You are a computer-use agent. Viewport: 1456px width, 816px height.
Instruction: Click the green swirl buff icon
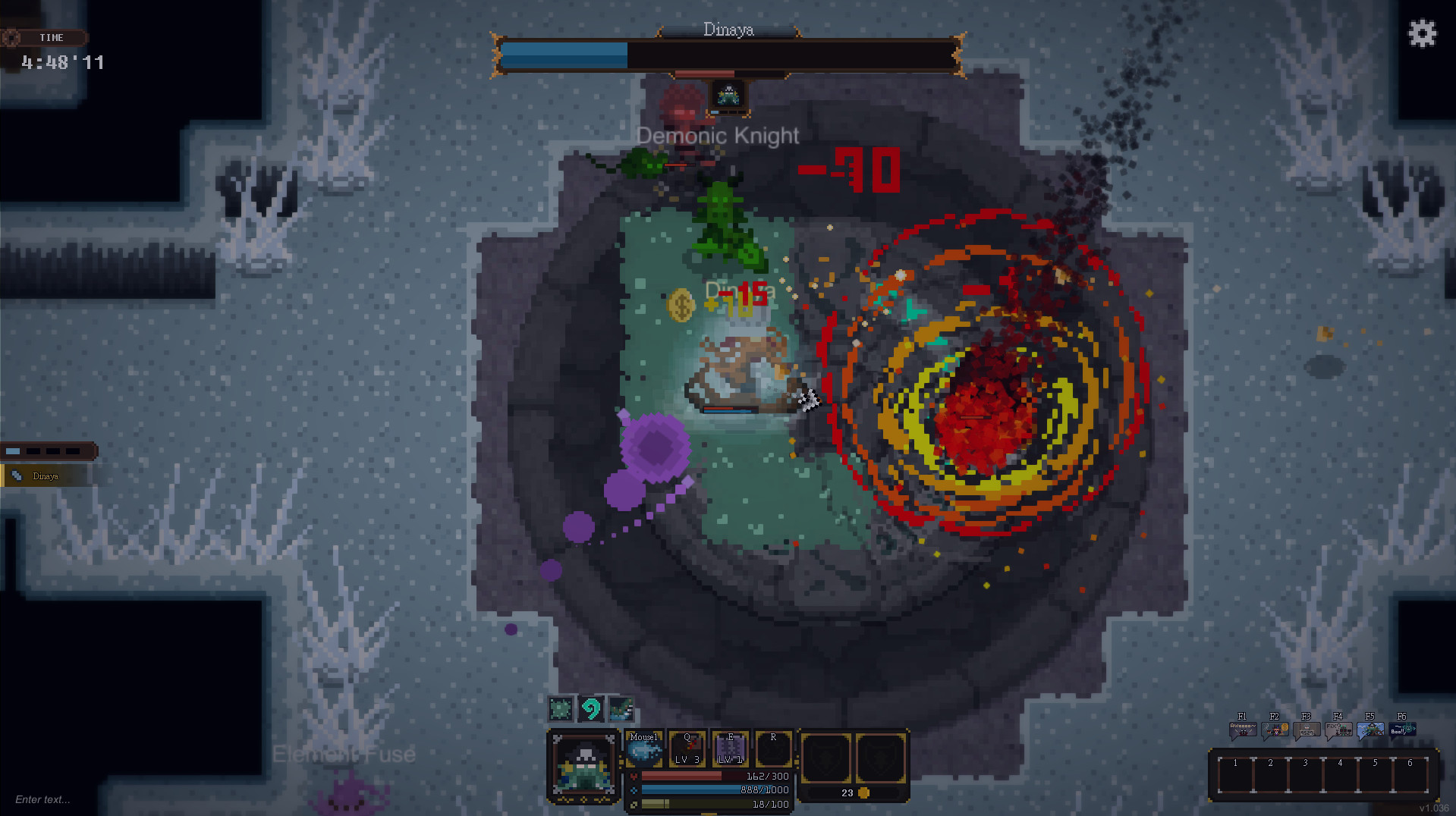click(x=591, y=709)
